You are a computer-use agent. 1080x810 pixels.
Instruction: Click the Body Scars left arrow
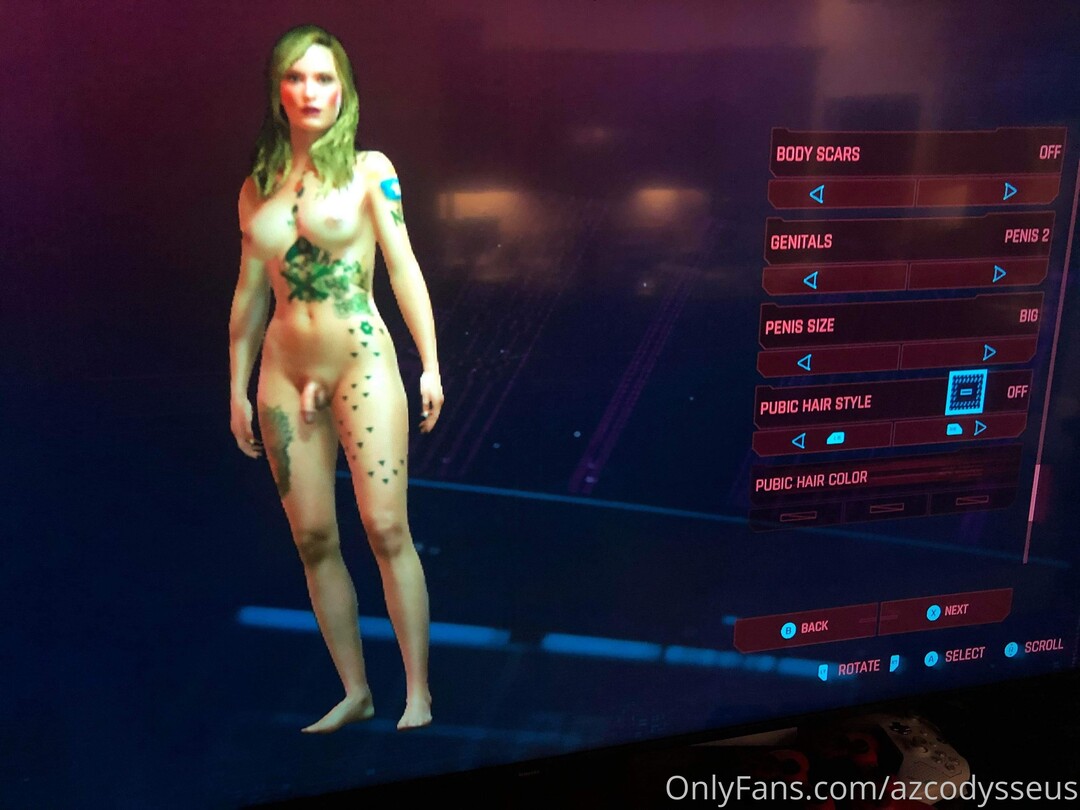[x=817, y=194]
